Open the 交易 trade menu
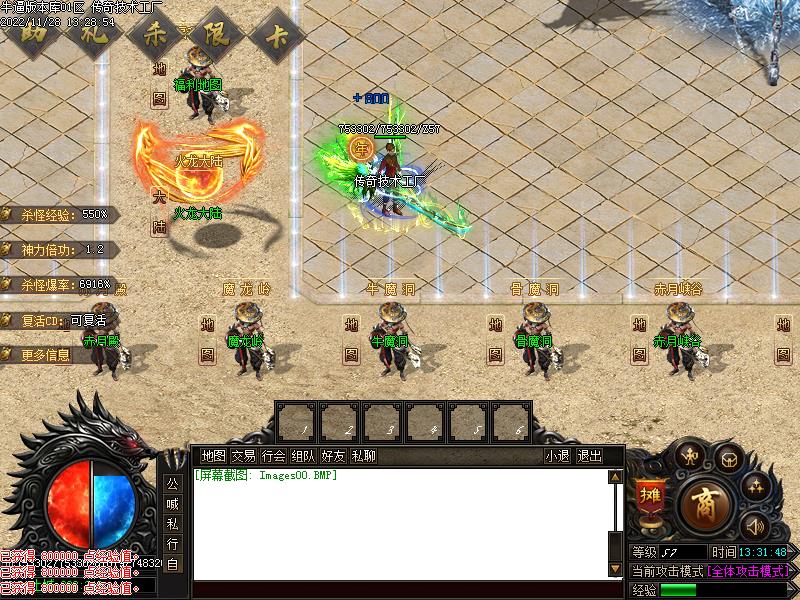This screenshot has height=600, width=800. pyautogui.click(x=243, y=456)
